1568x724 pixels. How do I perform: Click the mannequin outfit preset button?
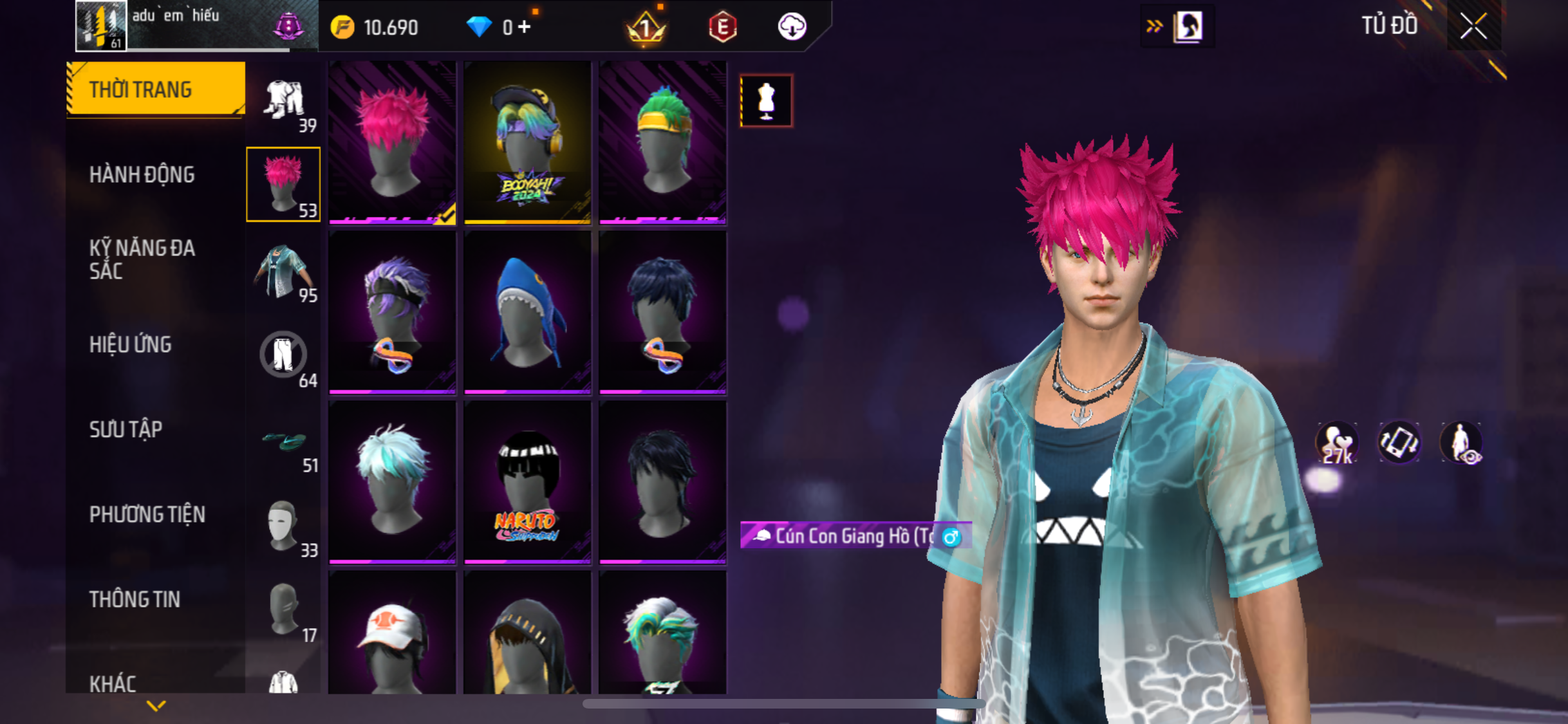[x=766, y=101]
